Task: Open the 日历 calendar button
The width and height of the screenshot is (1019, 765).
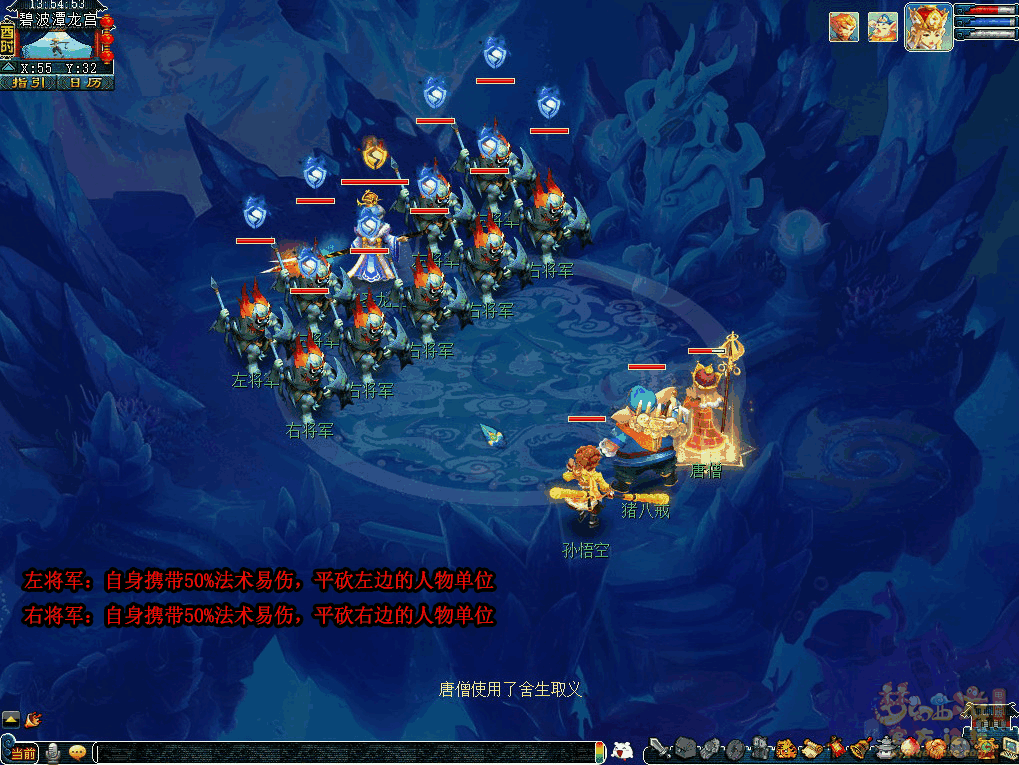Action: pos(86,83)
